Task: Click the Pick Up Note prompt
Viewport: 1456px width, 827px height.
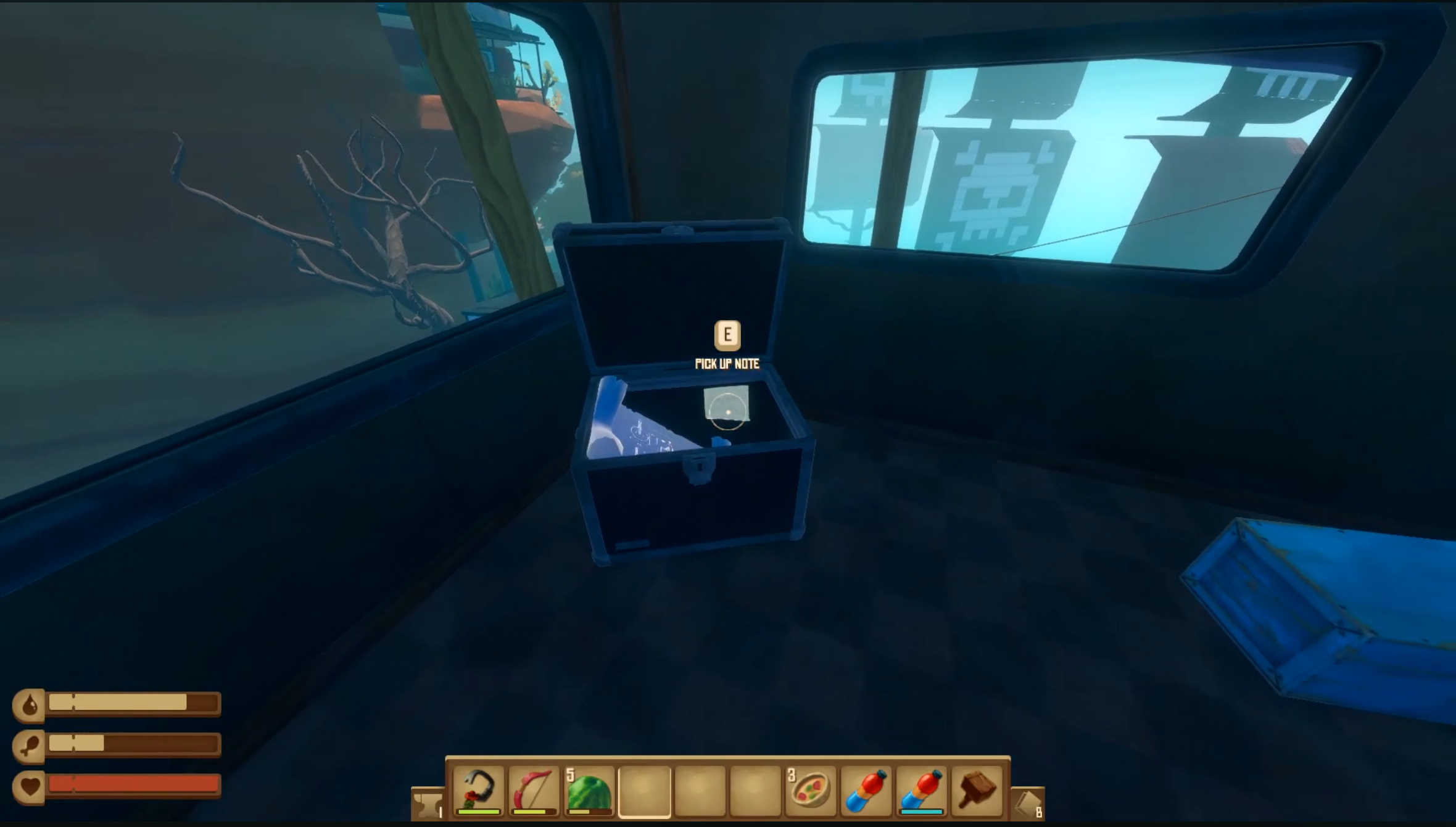Action: 727,364
